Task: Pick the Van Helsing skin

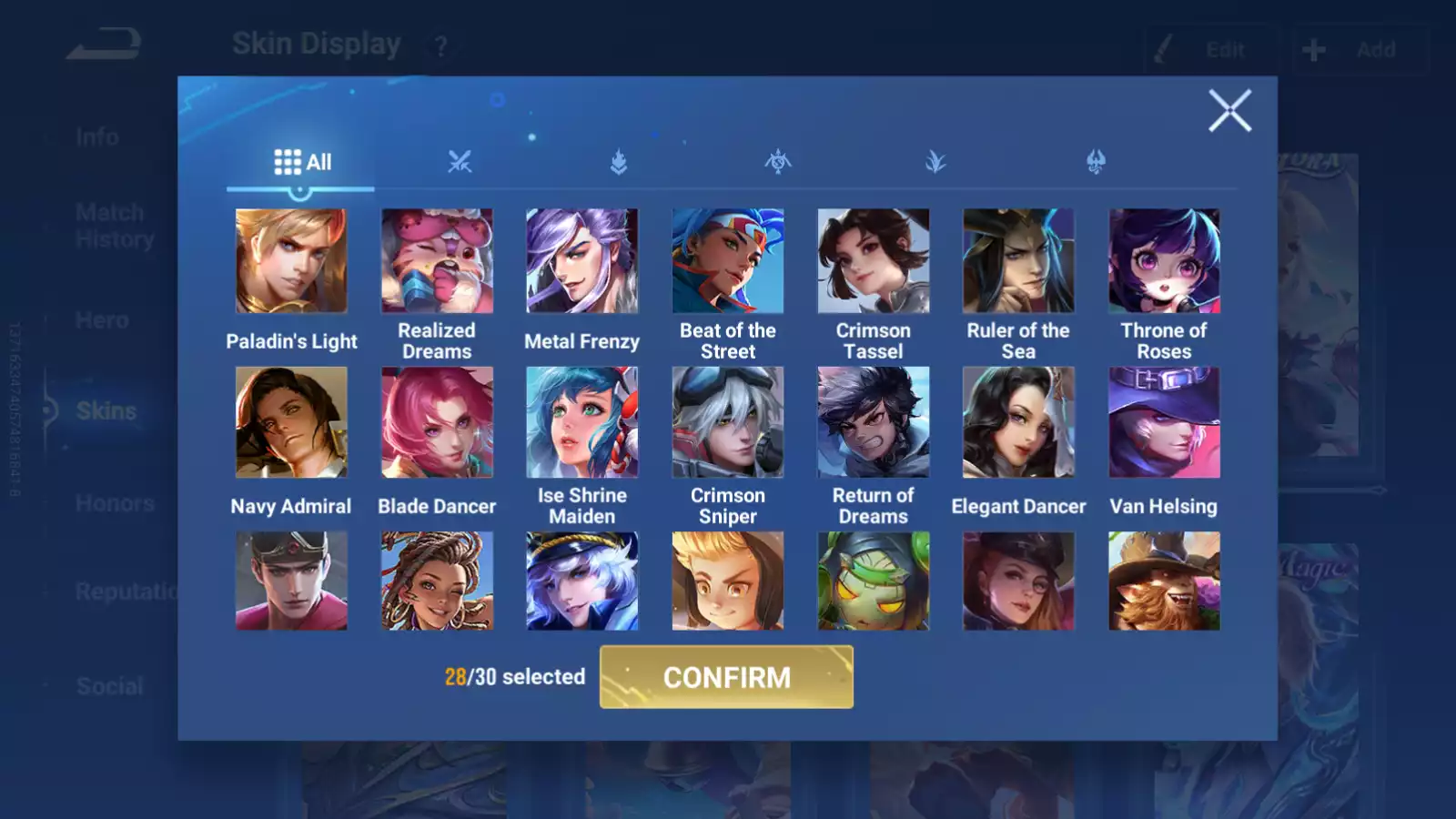Action: pos(1164,422)
